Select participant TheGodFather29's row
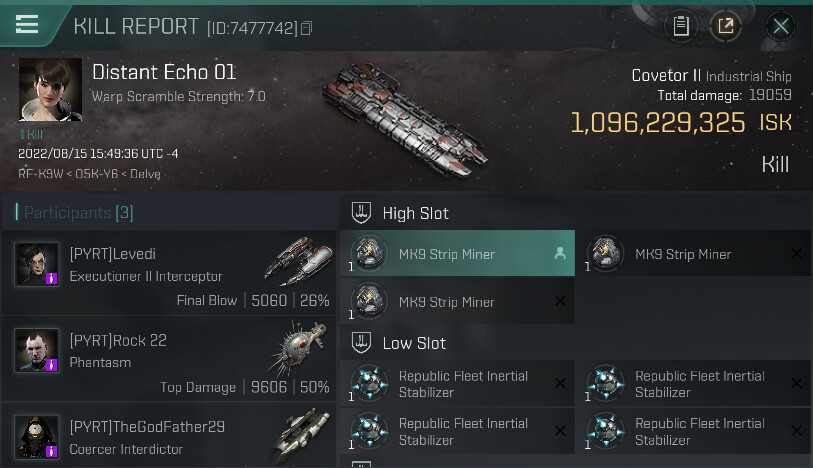This screenshot has height=468, width=813. 168,437
